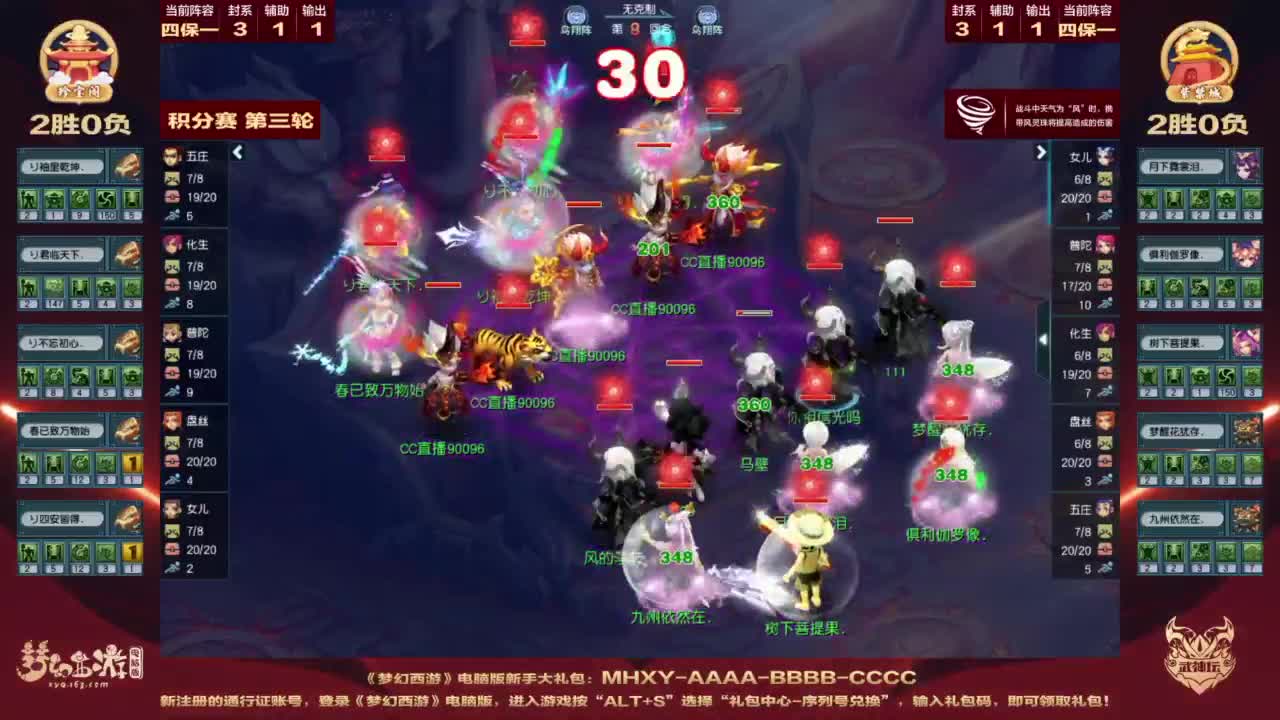Select the 积分赛 第三轮 banner

point(241,119)
